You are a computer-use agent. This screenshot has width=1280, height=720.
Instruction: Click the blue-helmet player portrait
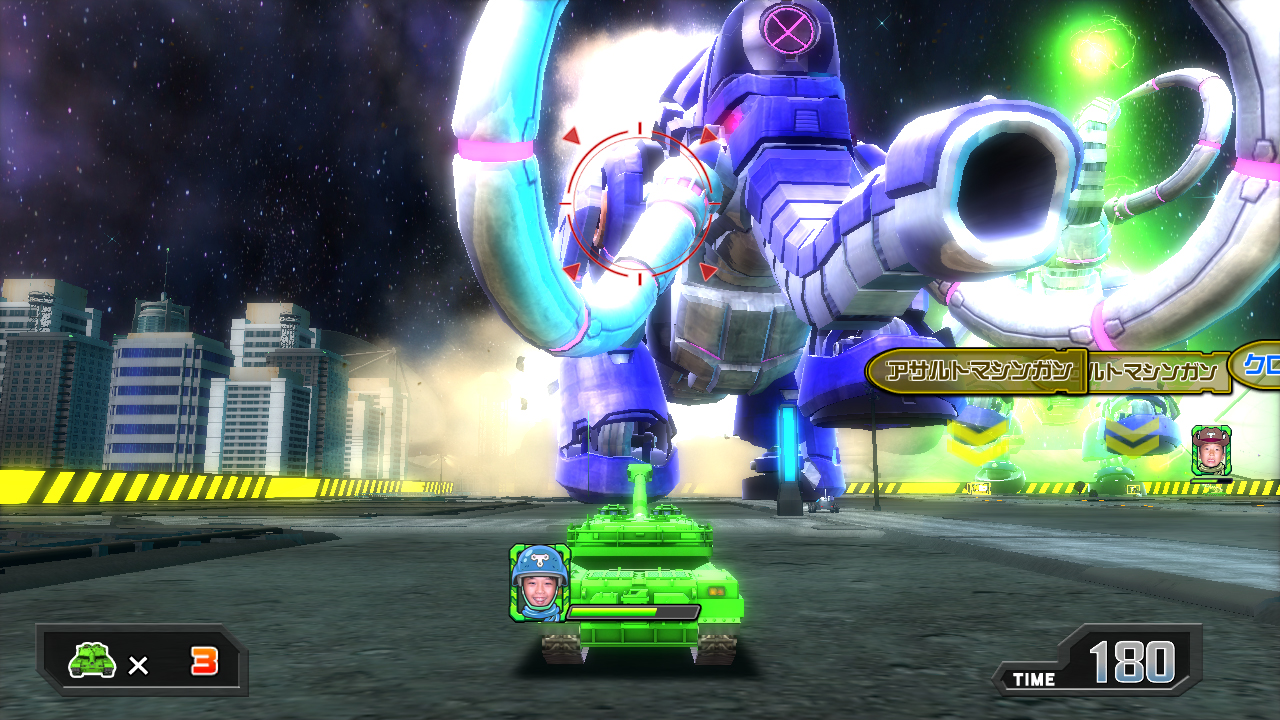pos(540,583)
